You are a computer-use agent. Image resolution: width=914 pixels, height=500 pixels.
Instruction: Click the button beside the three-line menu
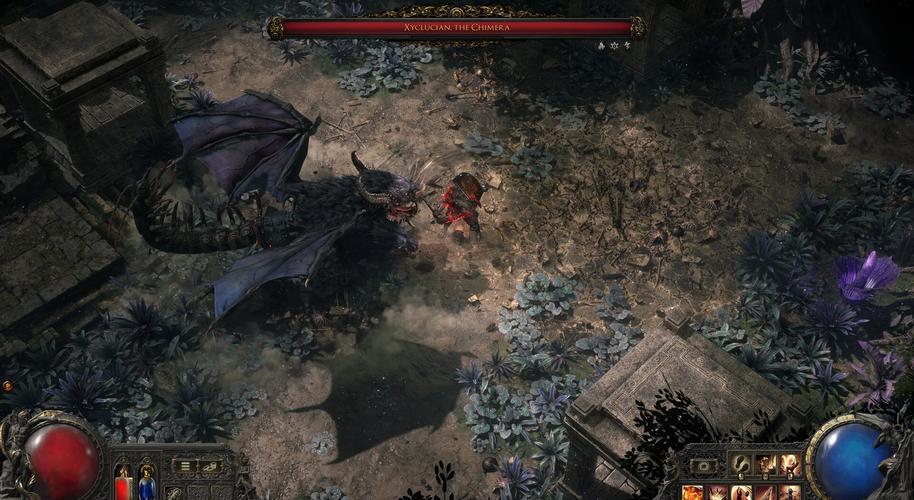pyautogui.click(x=210, y=466)
